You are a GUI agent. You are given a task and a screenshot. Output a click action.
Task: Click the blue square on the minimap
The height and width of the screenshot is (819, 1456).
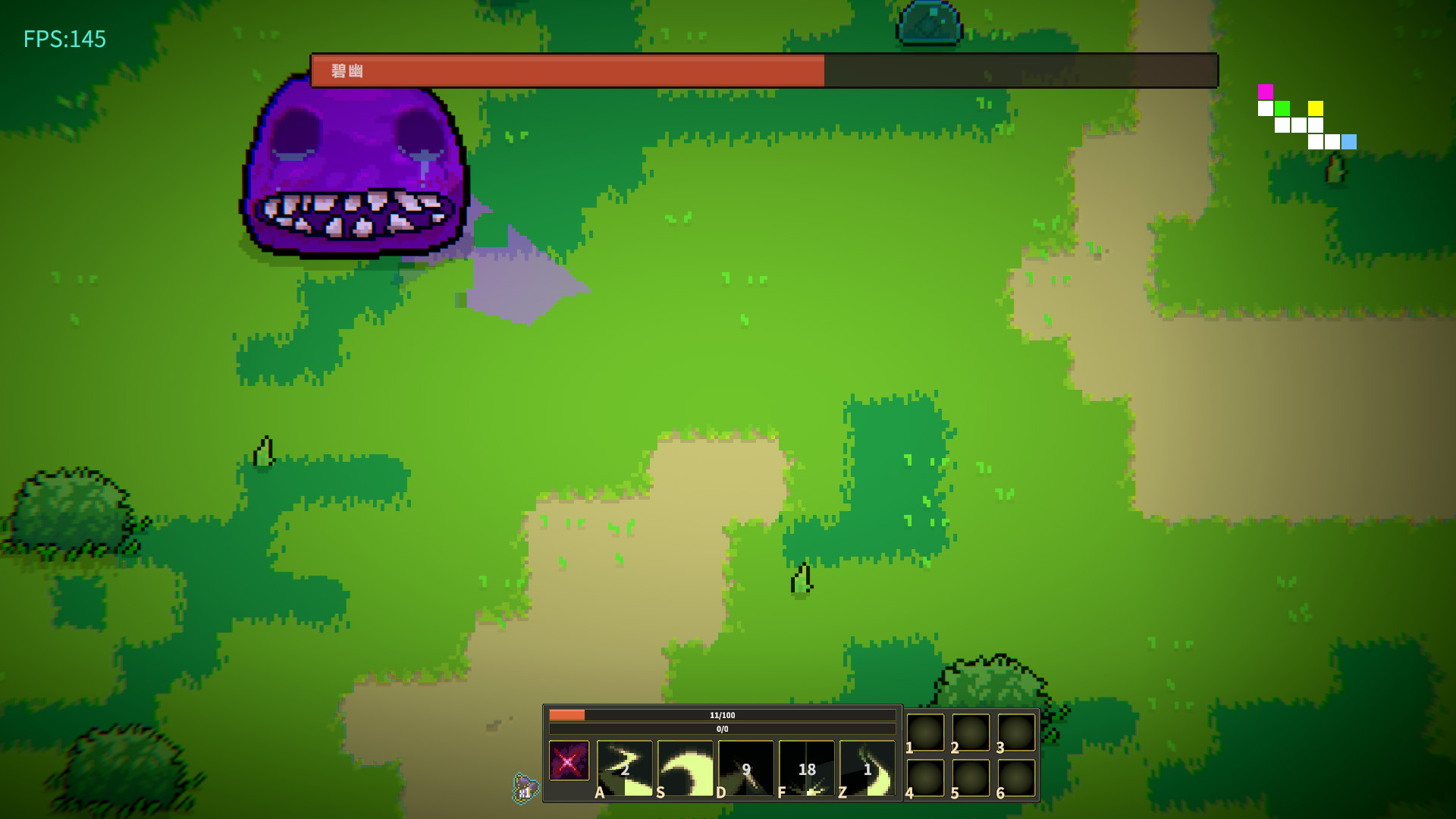pos(1349,140)
